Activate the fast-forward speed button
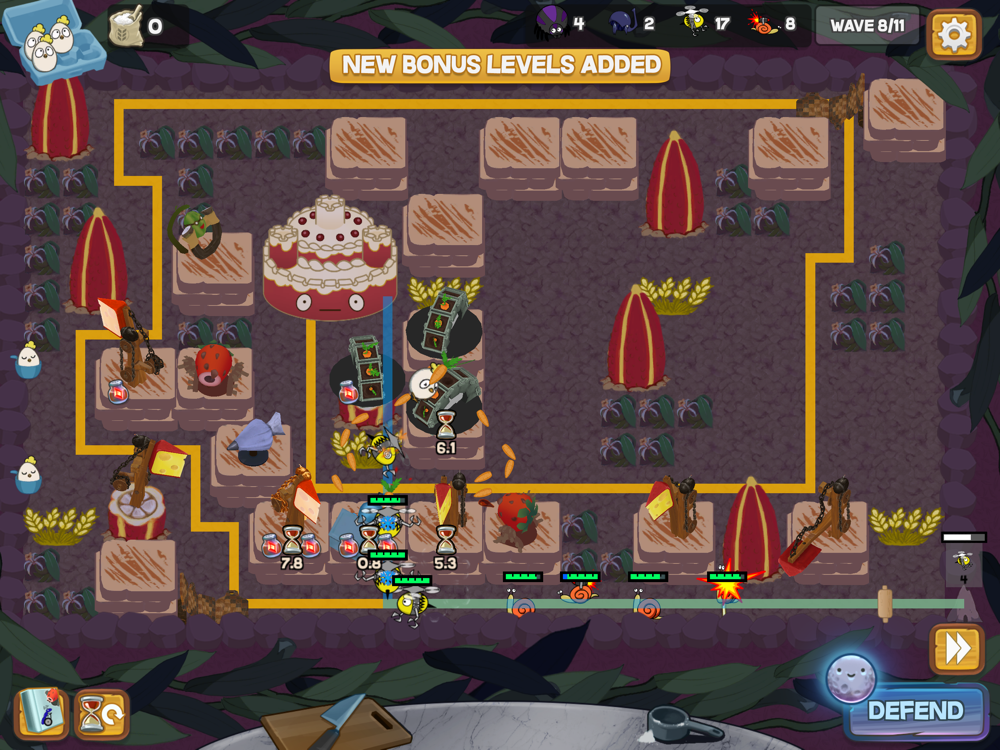This screenshot has width=1000, height=750. point(956,649)
